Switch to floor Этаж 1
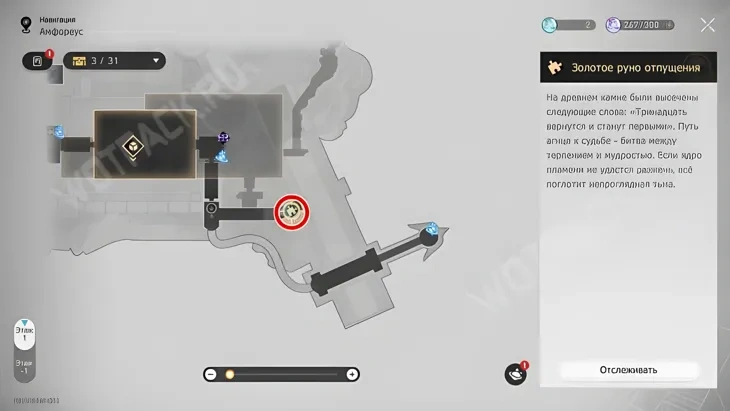730x411 pixels. click(23, 335)
